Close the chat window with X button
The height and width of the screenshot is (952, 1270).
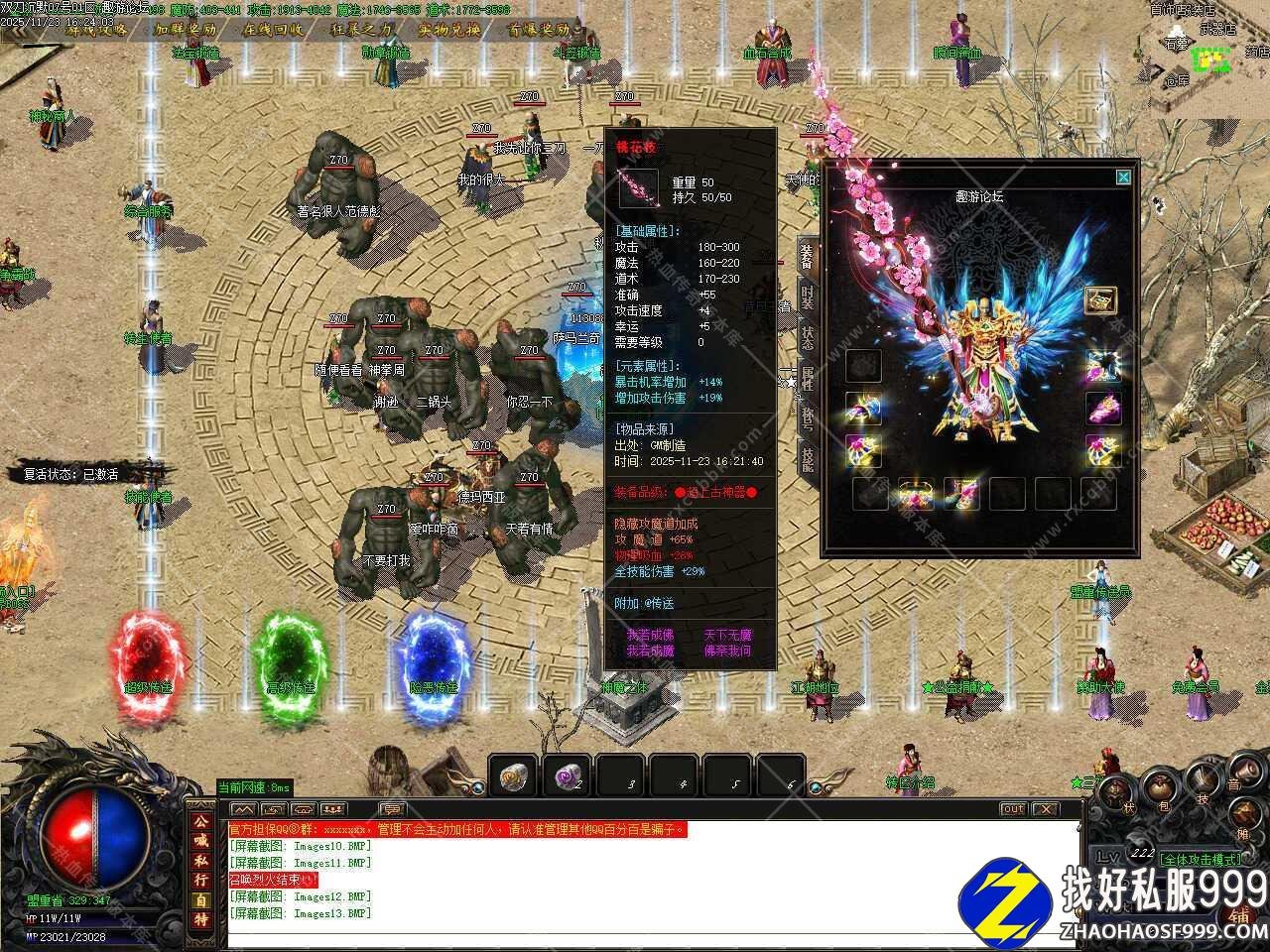coord(1047,809)
